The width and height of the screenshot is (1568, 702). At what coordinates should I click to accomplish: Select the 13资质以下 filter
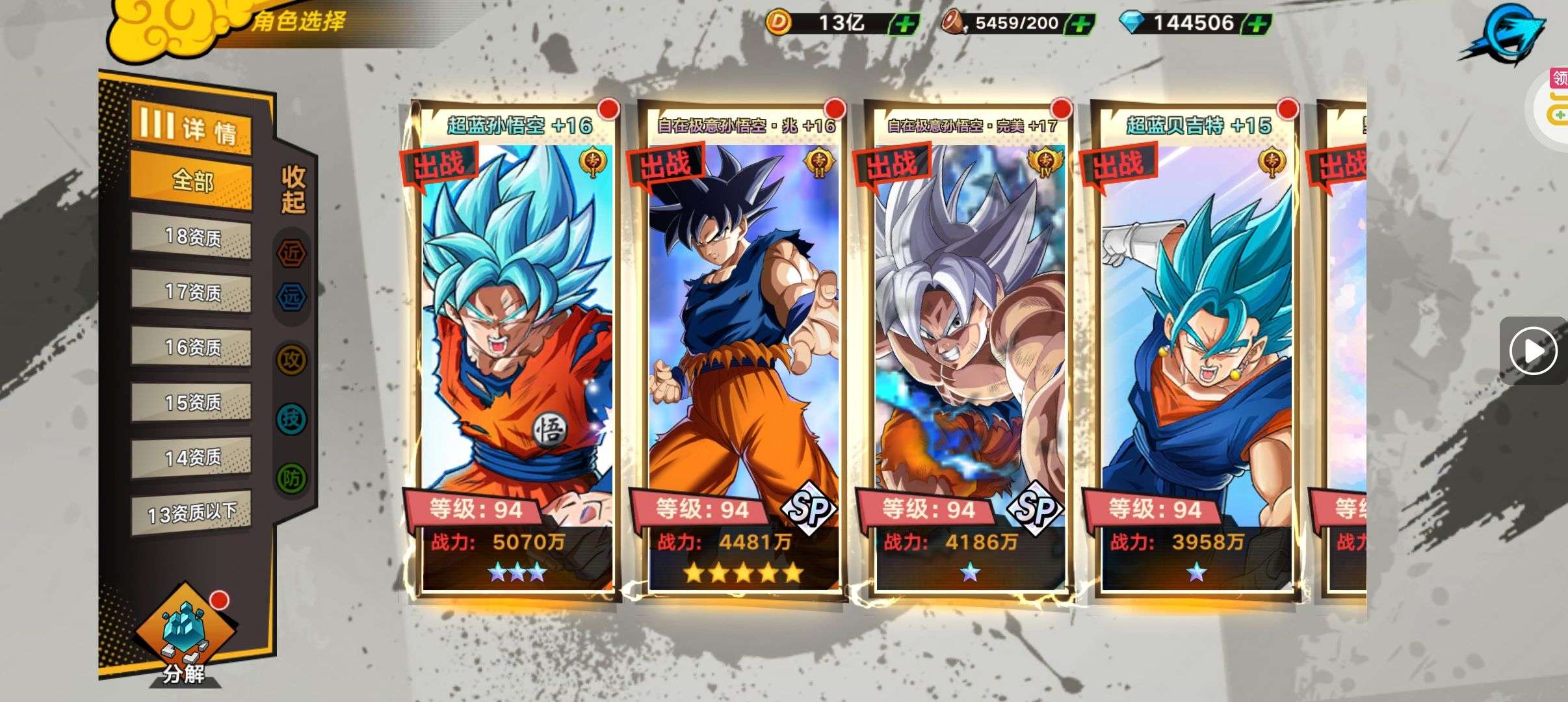[192, 513]
